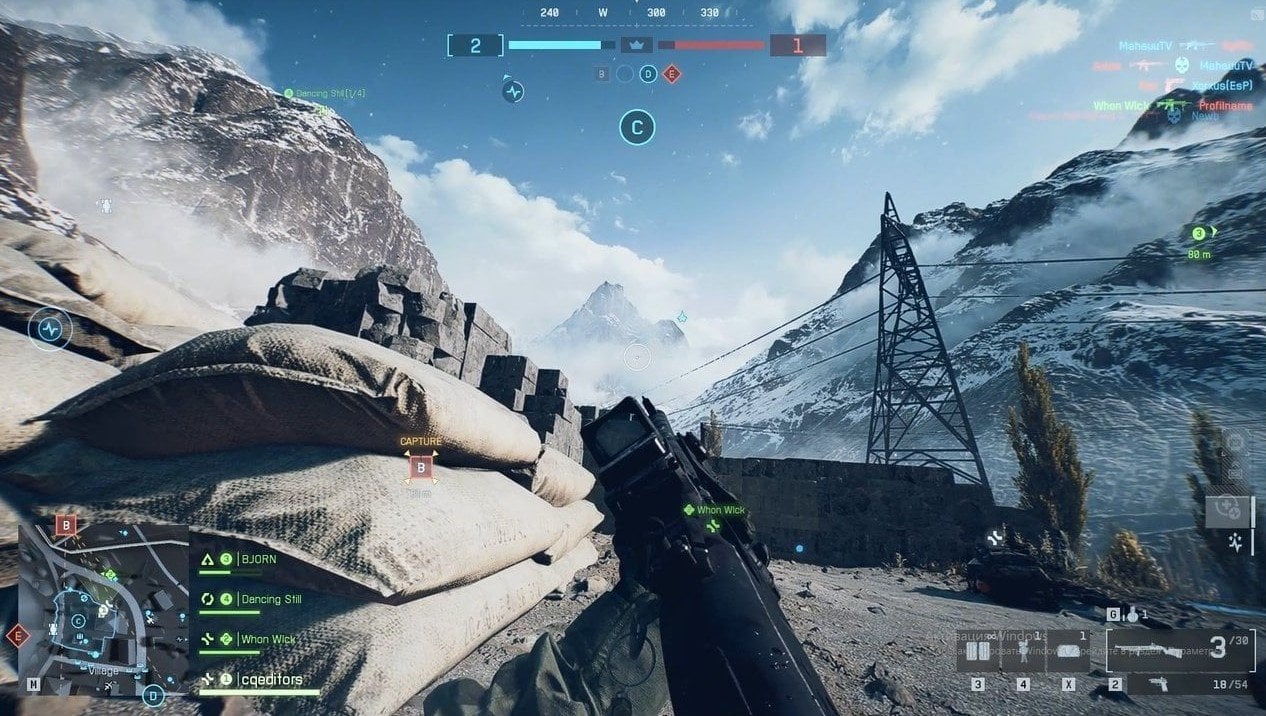Click the D objective circle below minimap
This screenshot has height=716, width=1266.
[153, 694]
